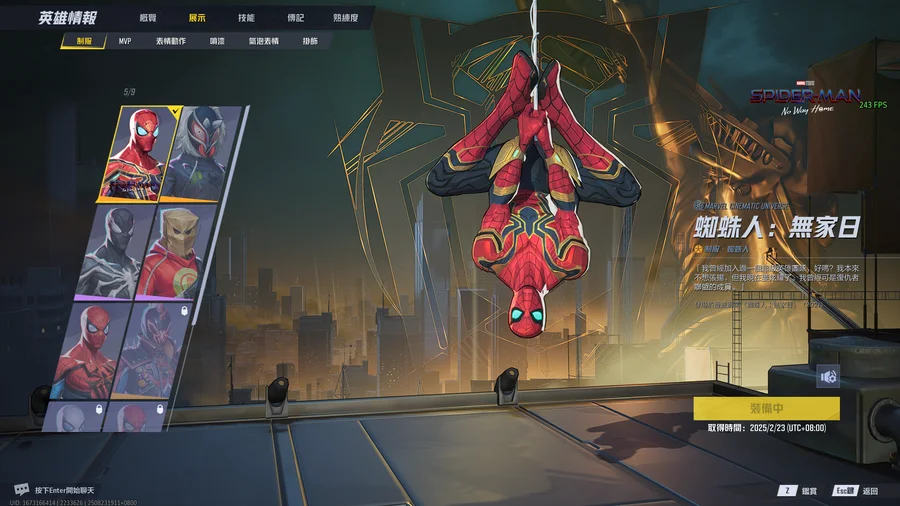View the 噴漆 sprays sub-tab
The width and height of the screenshot is (900, 506).
tap(217, 41)
